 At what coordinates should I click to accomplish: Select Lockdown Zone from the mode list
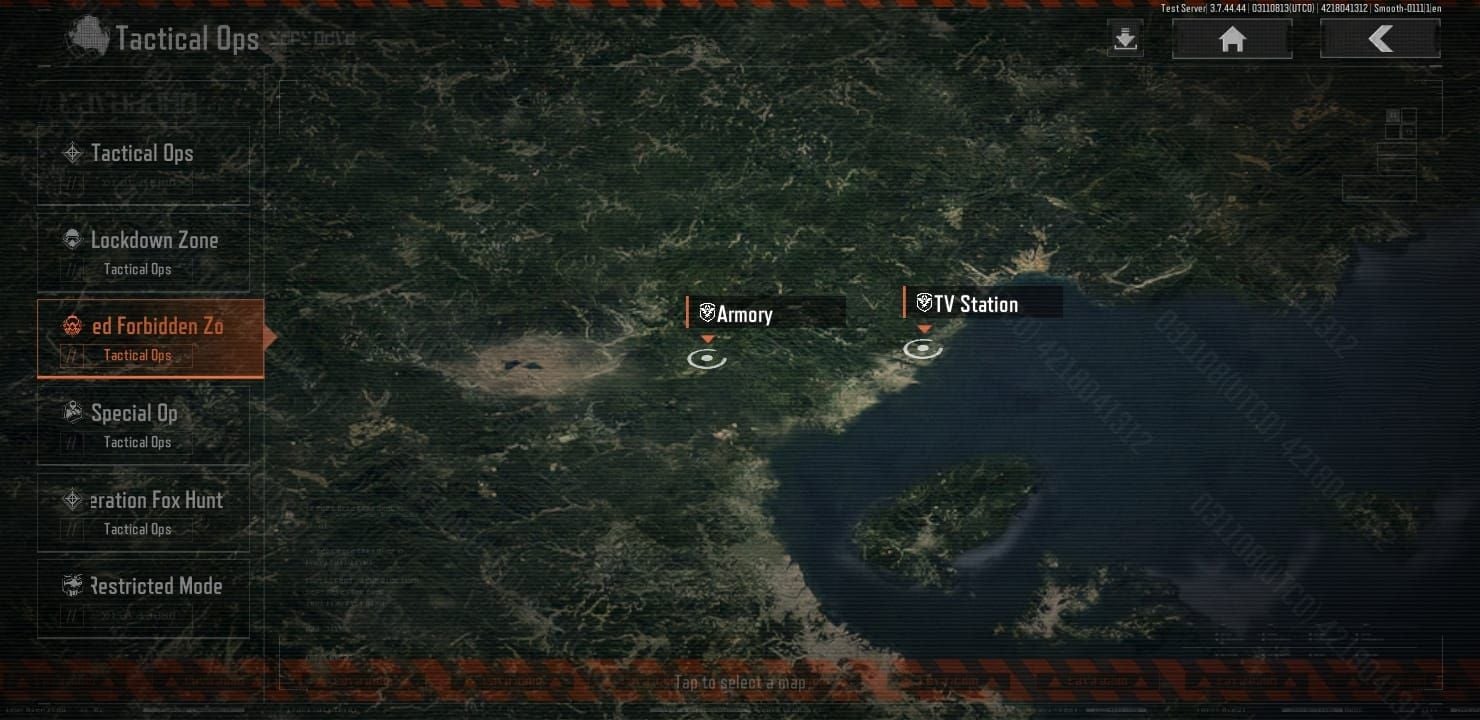[x=154, y=239]
